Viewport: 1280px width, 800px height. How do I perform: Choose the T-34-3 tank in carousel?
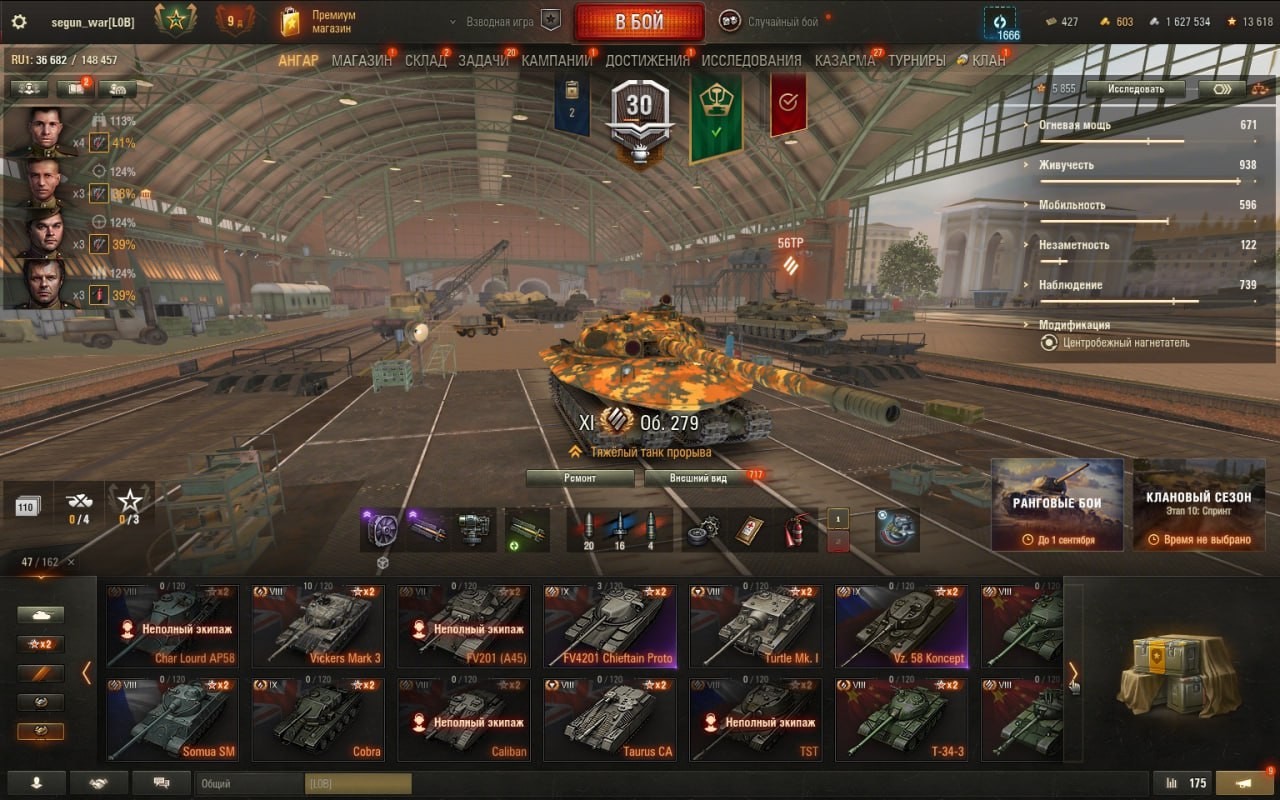click(901, 720)
